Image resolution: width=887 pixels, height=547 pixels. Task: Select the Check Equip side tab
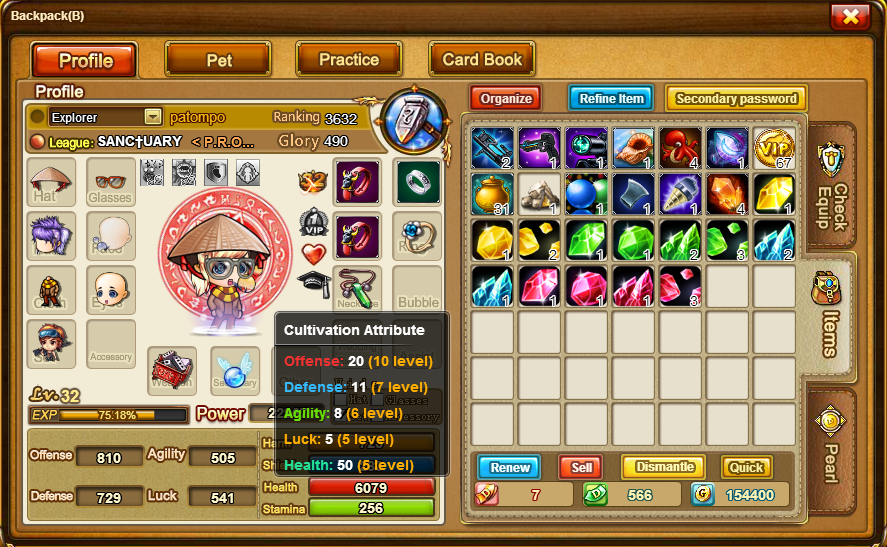coord(832,187)
